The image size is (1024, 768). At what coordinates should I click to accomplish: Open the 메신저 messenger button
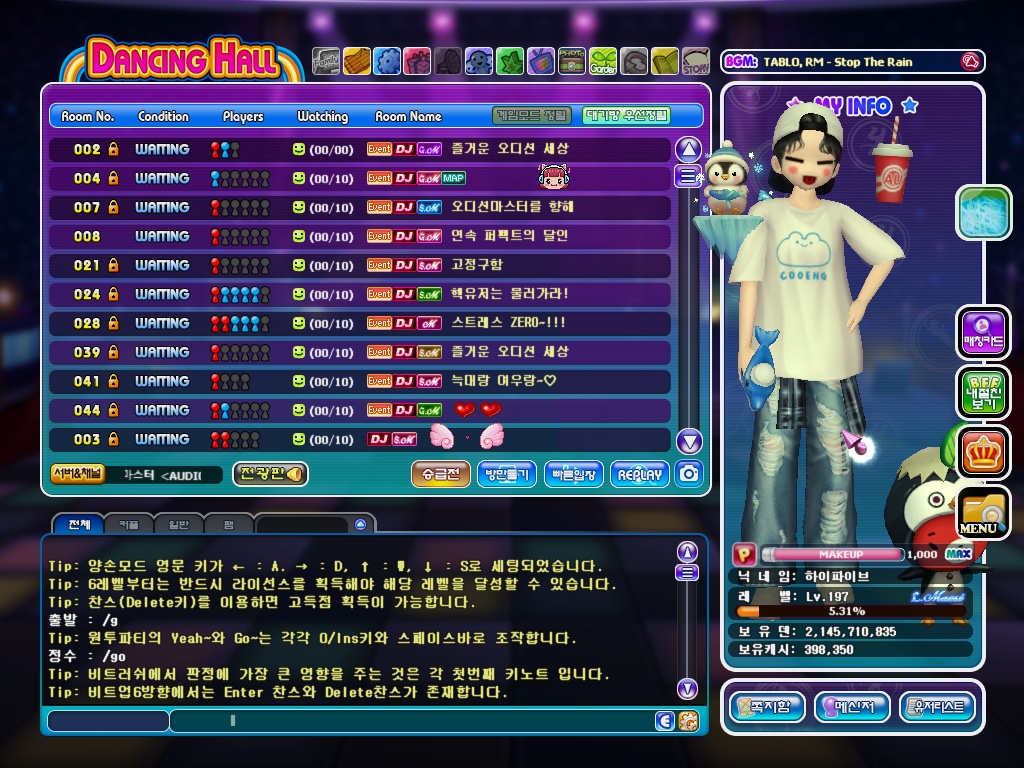(852, 707)
